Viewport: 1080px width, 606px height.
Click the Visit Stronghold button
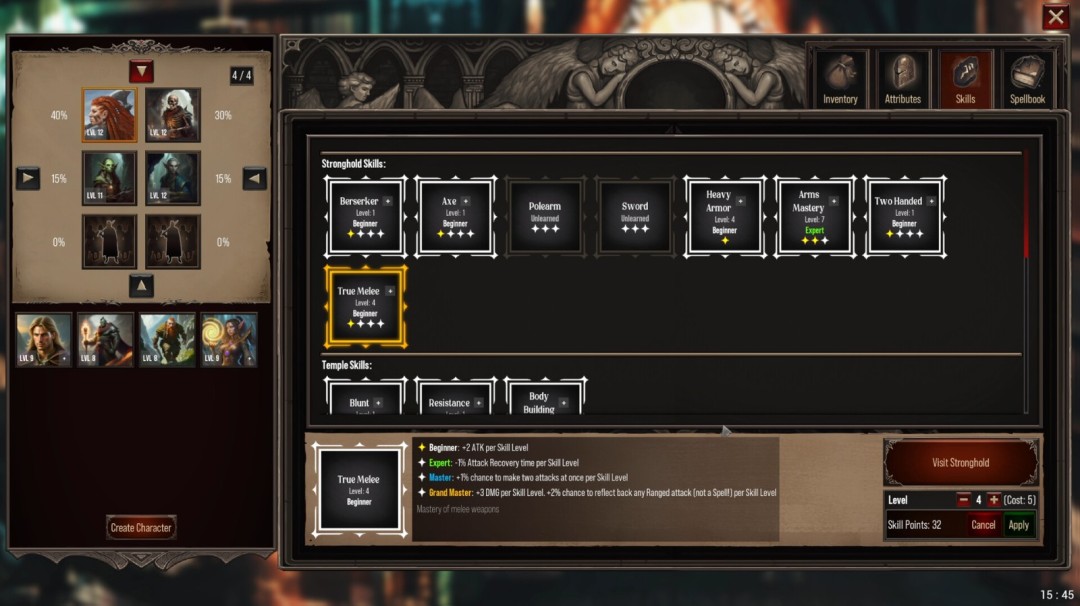(x=960, y=463)
